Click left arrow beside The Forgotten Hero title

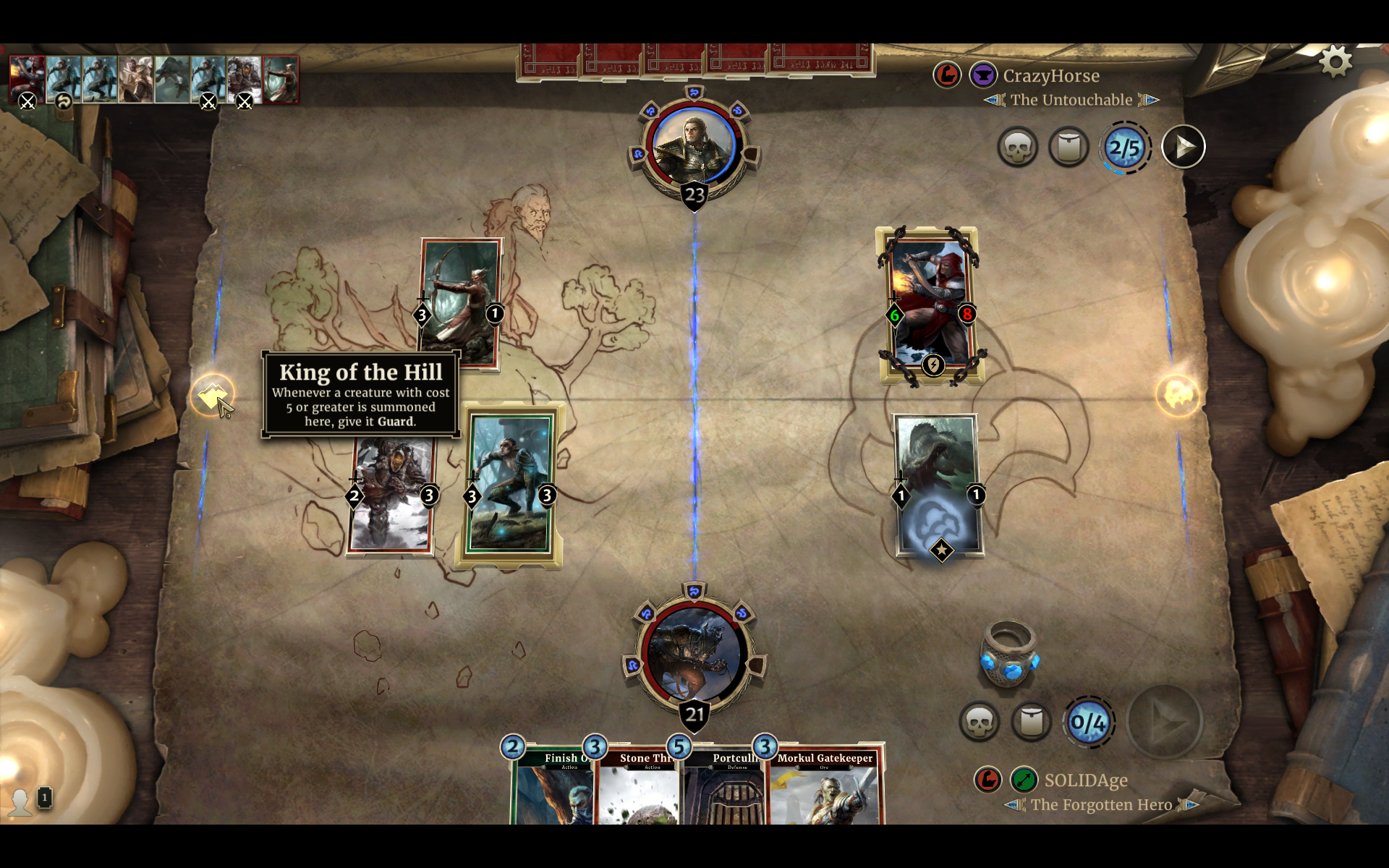(1016, 804)
